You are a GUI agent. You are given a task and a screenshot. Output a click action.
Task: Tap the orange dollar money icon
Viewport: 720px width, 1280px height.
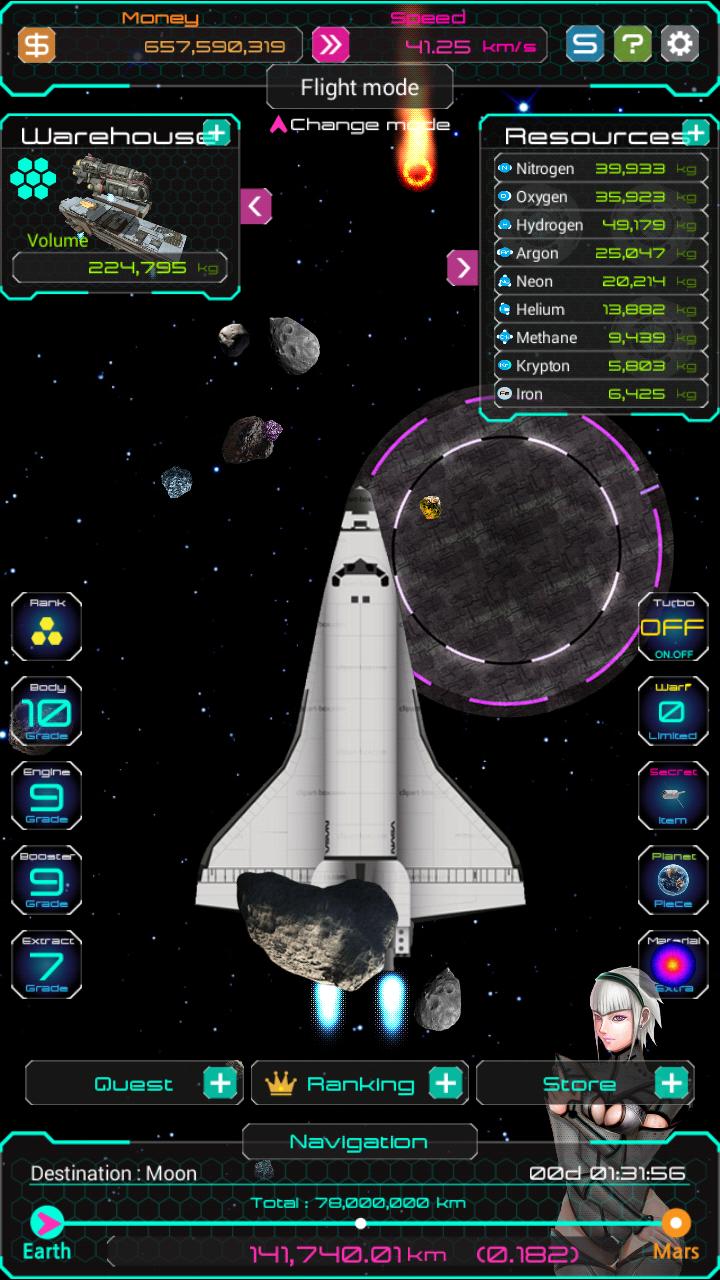37,45
